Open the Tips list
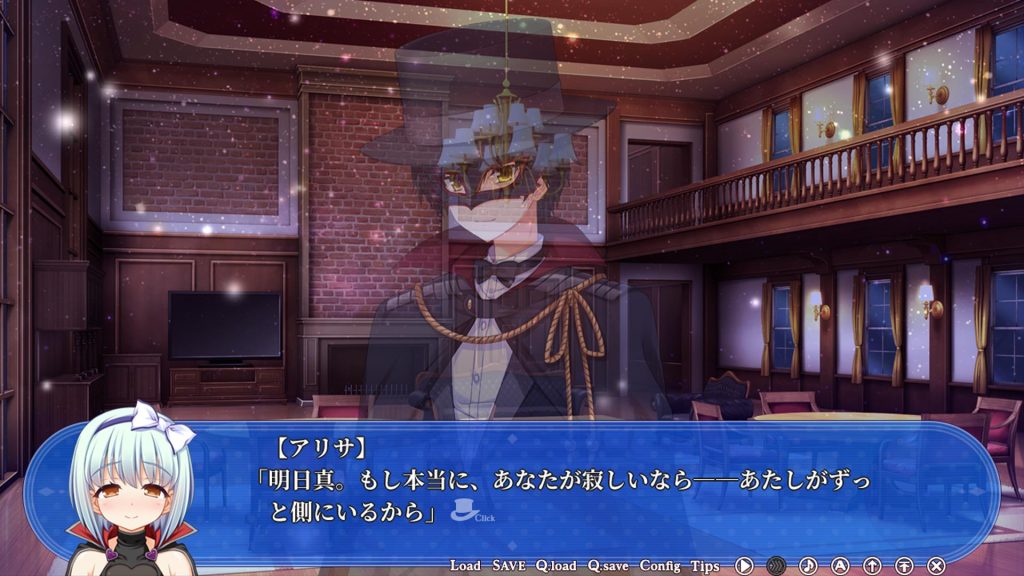The height and width of the screenshot is (576, 1024). point(705,566)
